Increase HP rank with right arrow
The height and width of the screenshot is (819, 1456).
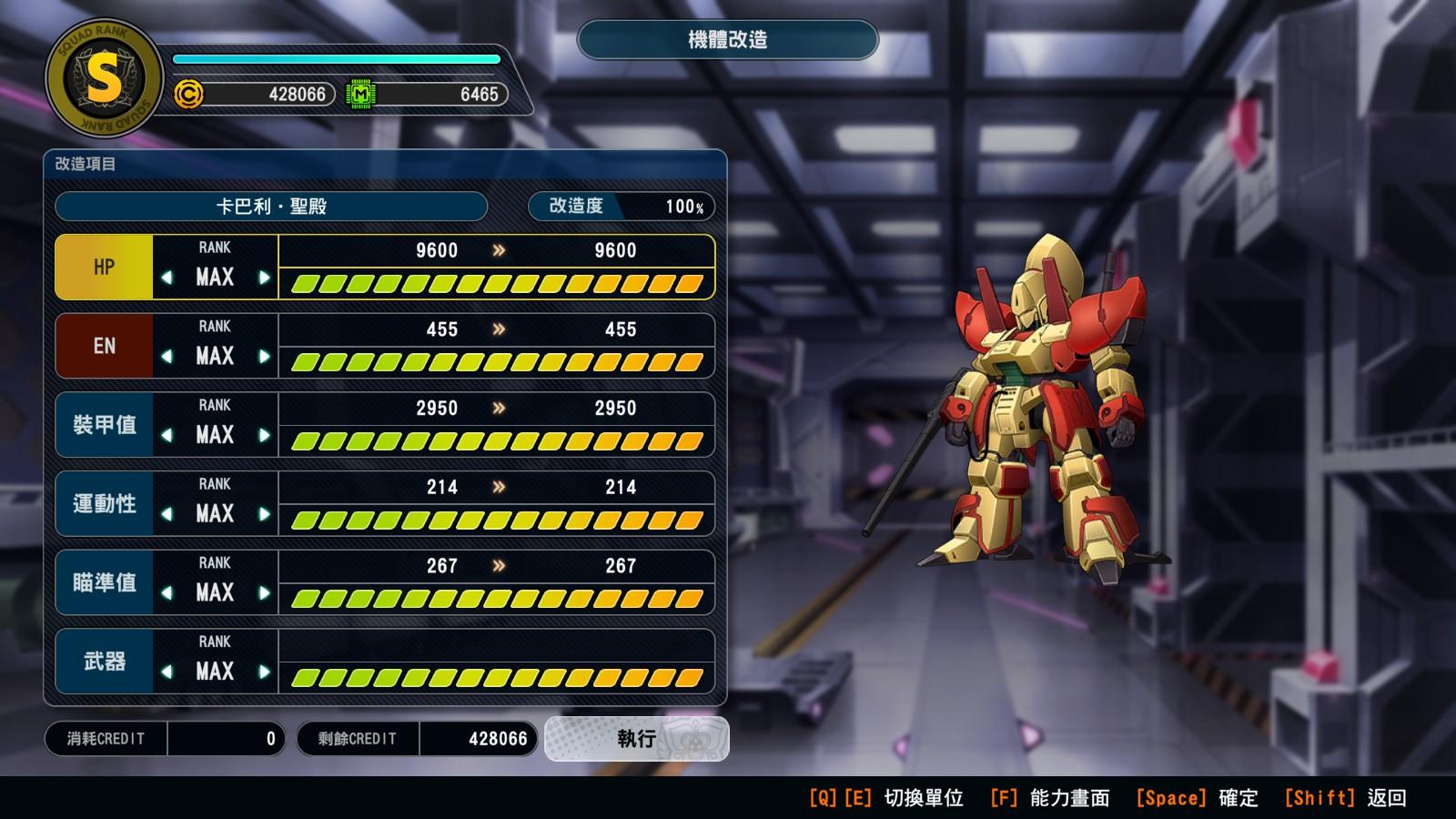point(264,278)
